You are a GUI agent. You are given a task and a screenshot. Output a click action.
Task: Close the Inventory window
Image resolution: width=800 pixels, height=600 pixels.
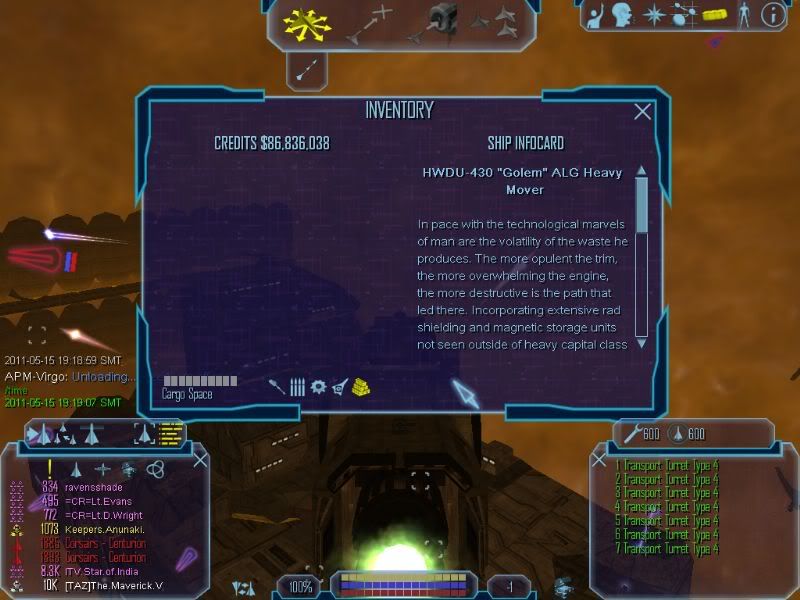643,112
